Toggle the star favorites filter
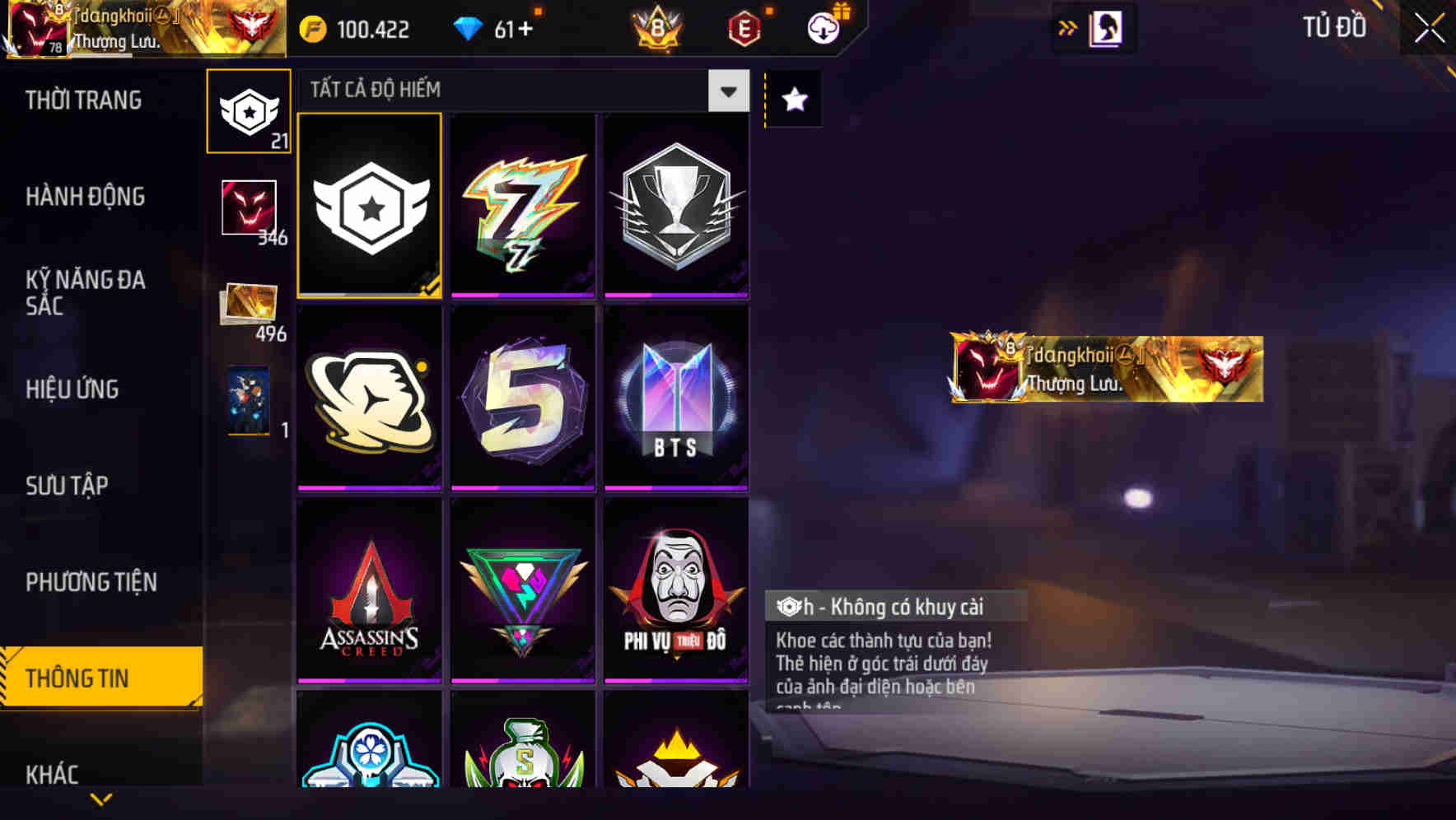 tap(793, 100)
